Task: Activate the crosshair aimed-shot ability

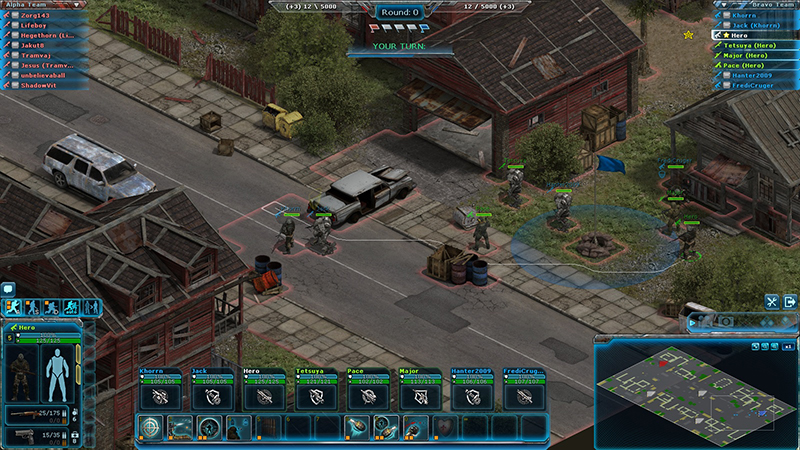Action: tap(151, 427)
